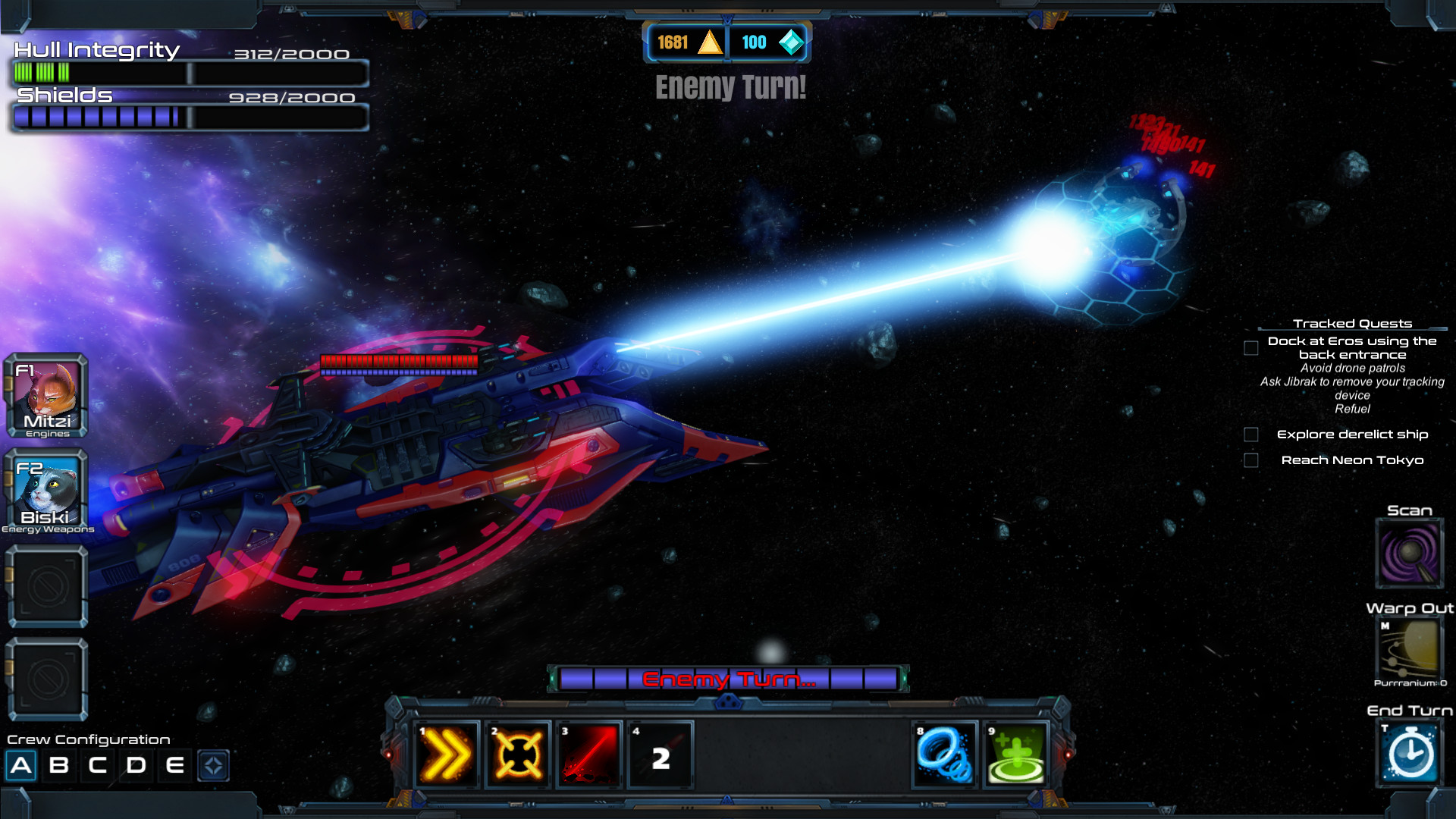The height and width of the screenshot is (819, 1456).
Task: Open the crew configuration settings icon
Action: point(213,765)
